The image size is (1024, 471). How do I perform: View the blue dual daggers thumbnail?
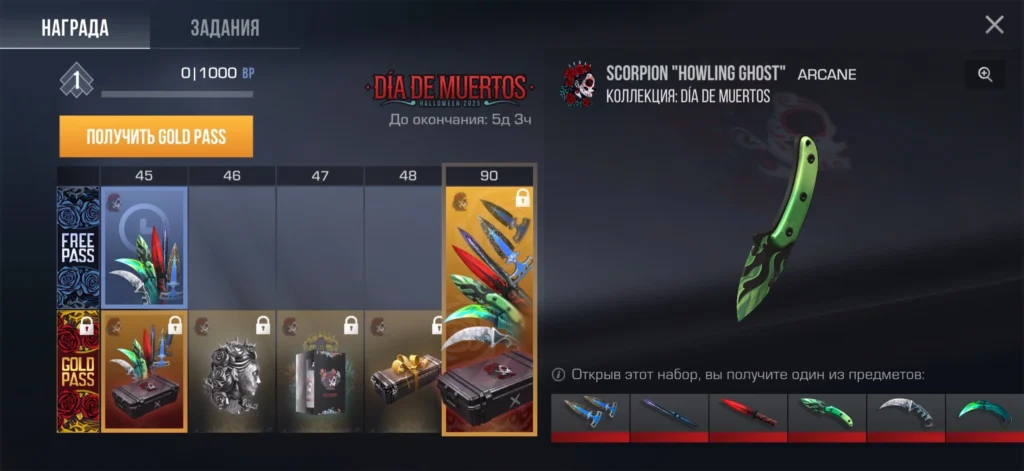point(590,416)
